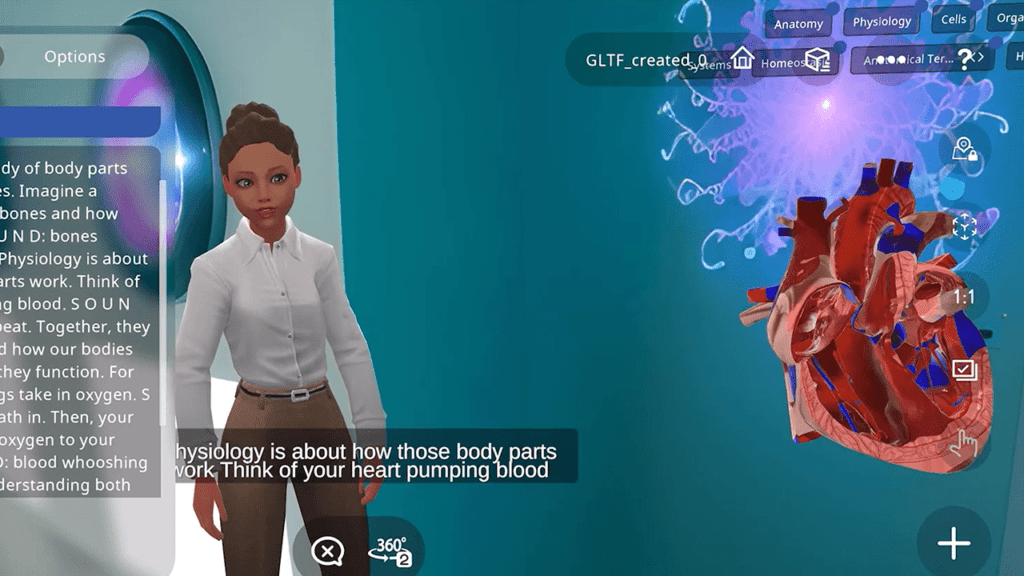Reset the model to 1:1 scale
Viewport: 1024px width, 576px height.
coord(964,297)
